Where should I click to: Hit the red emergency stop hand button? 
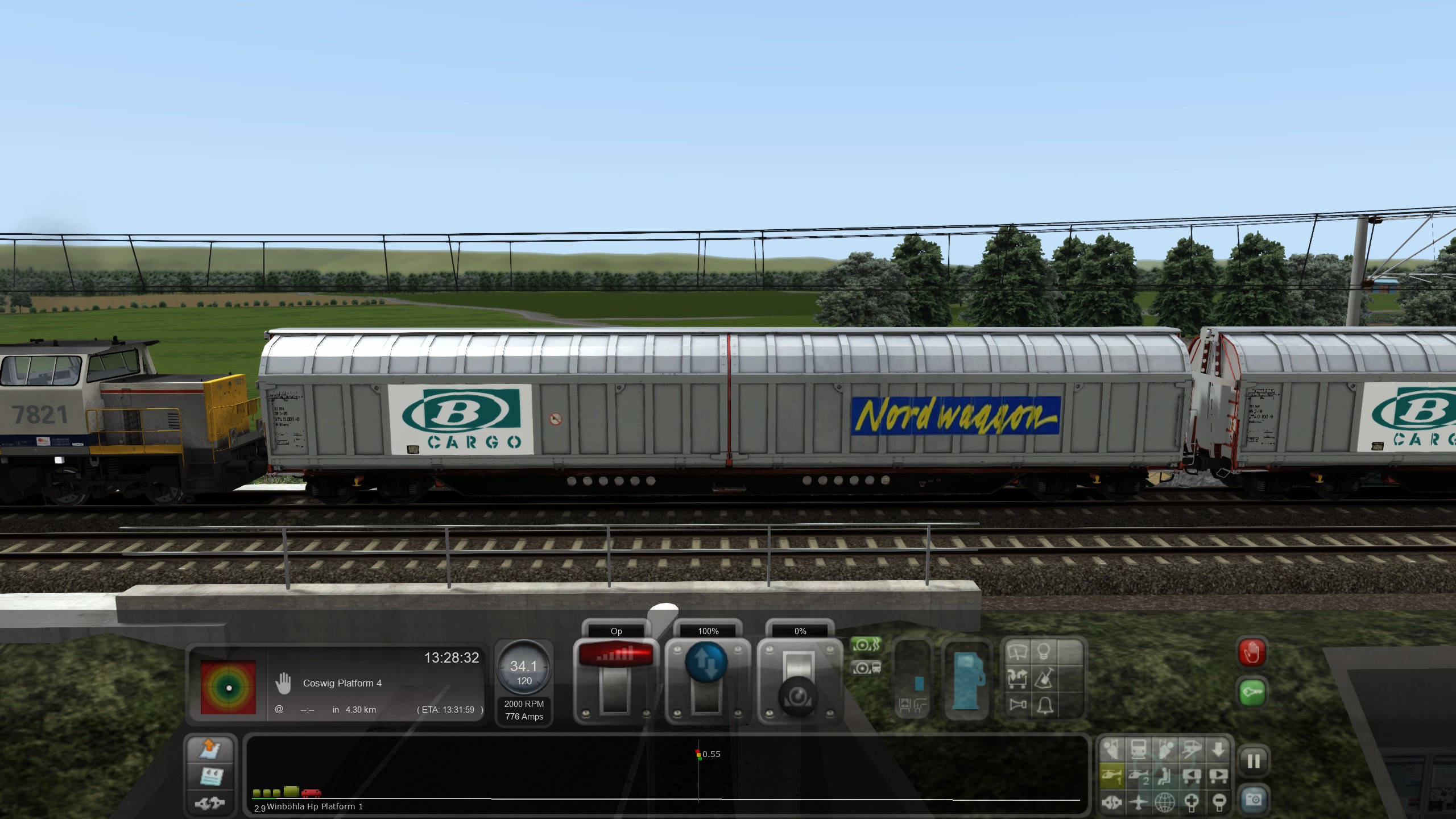point(1252,653)
